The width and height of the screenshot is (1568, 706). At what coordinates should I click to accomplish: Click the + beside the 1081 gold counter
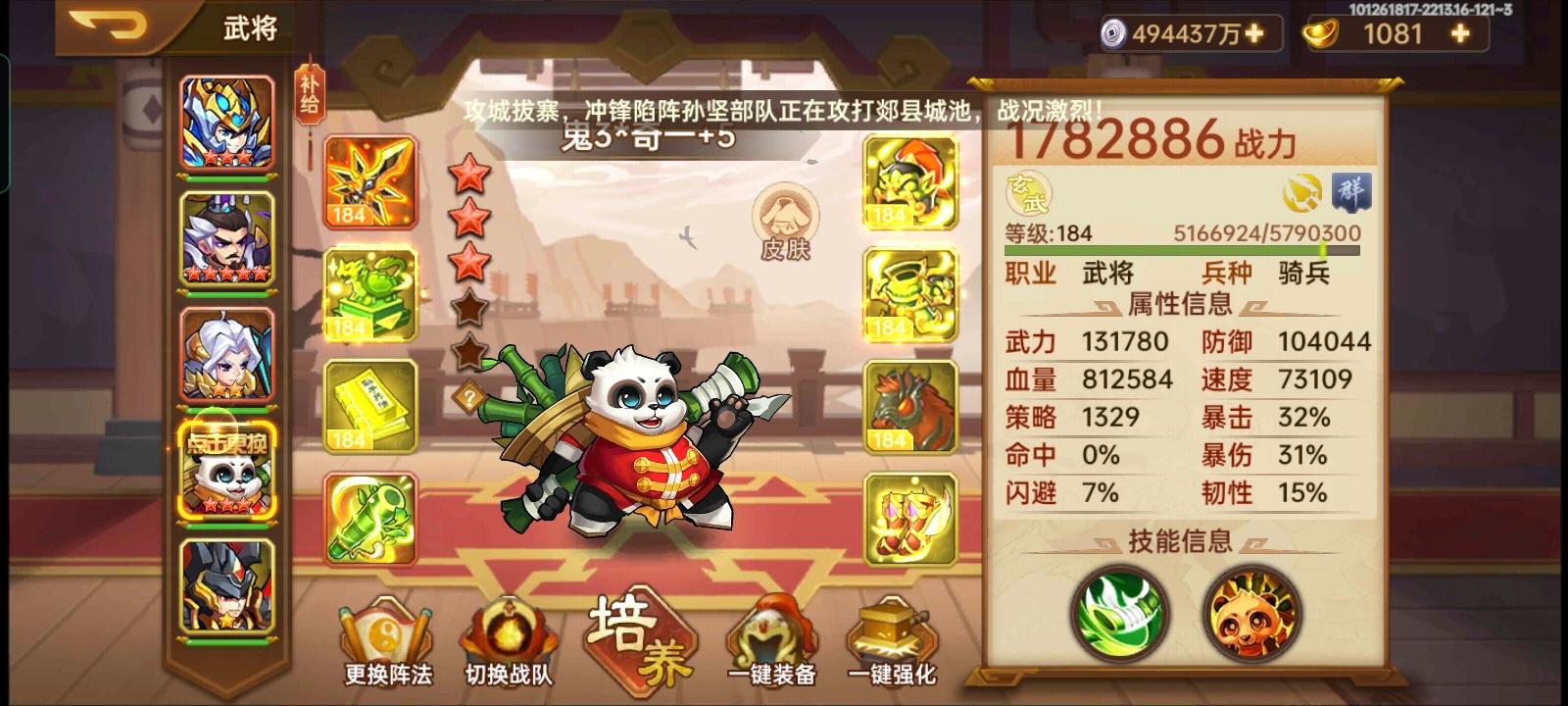(x=1459, y=32)
